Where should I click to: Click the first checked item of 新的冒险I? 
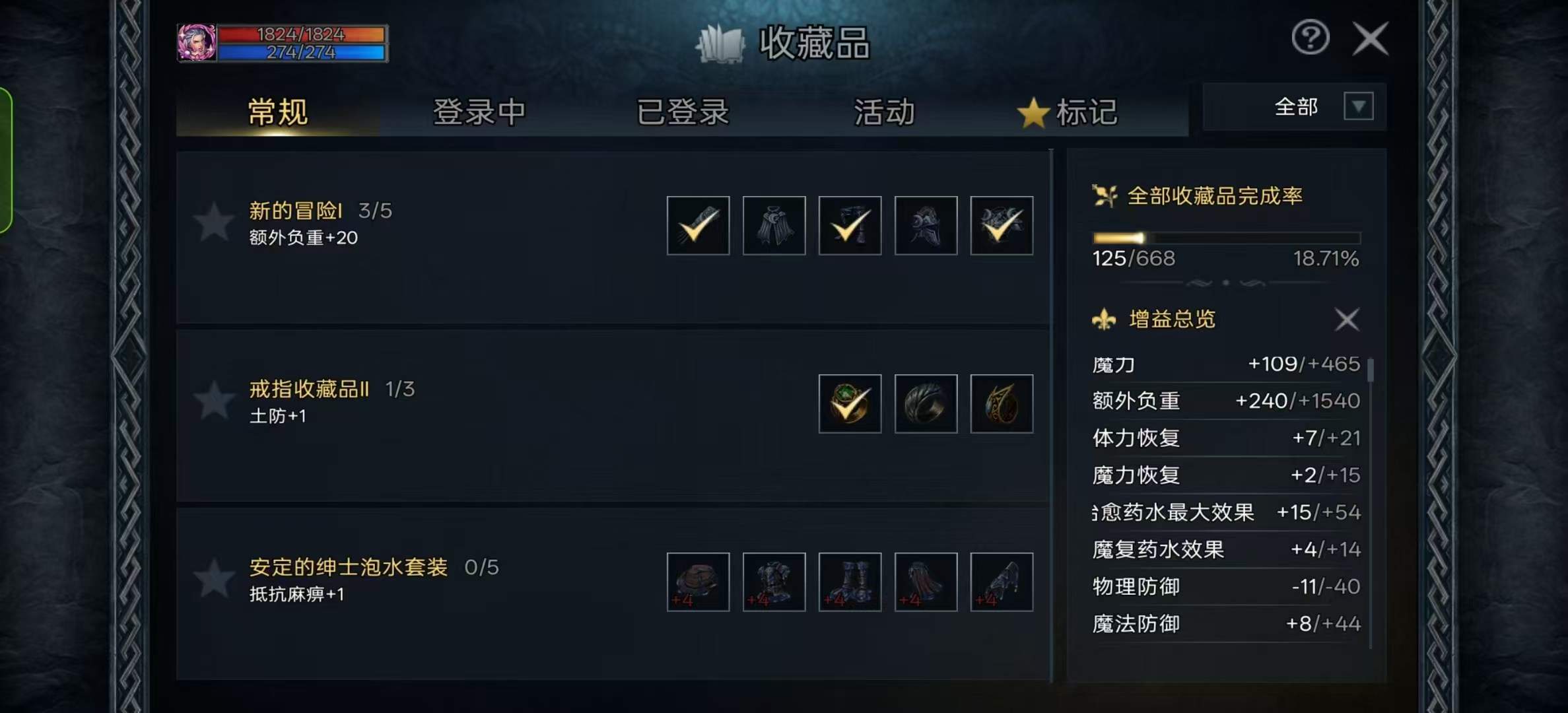point(697,226)
